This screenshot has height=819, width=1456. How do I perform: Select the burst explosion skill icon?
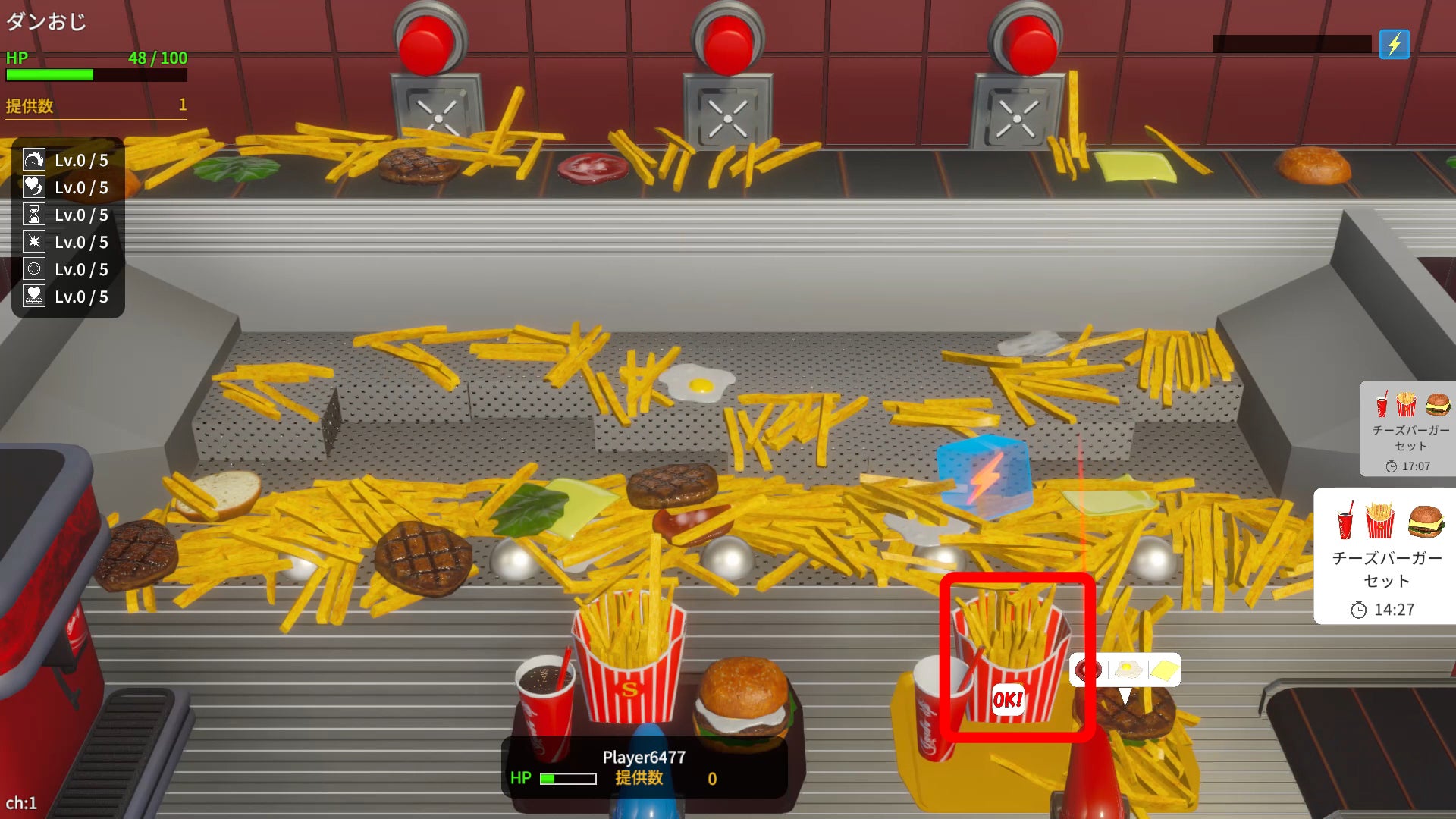[x=34, y=242]
